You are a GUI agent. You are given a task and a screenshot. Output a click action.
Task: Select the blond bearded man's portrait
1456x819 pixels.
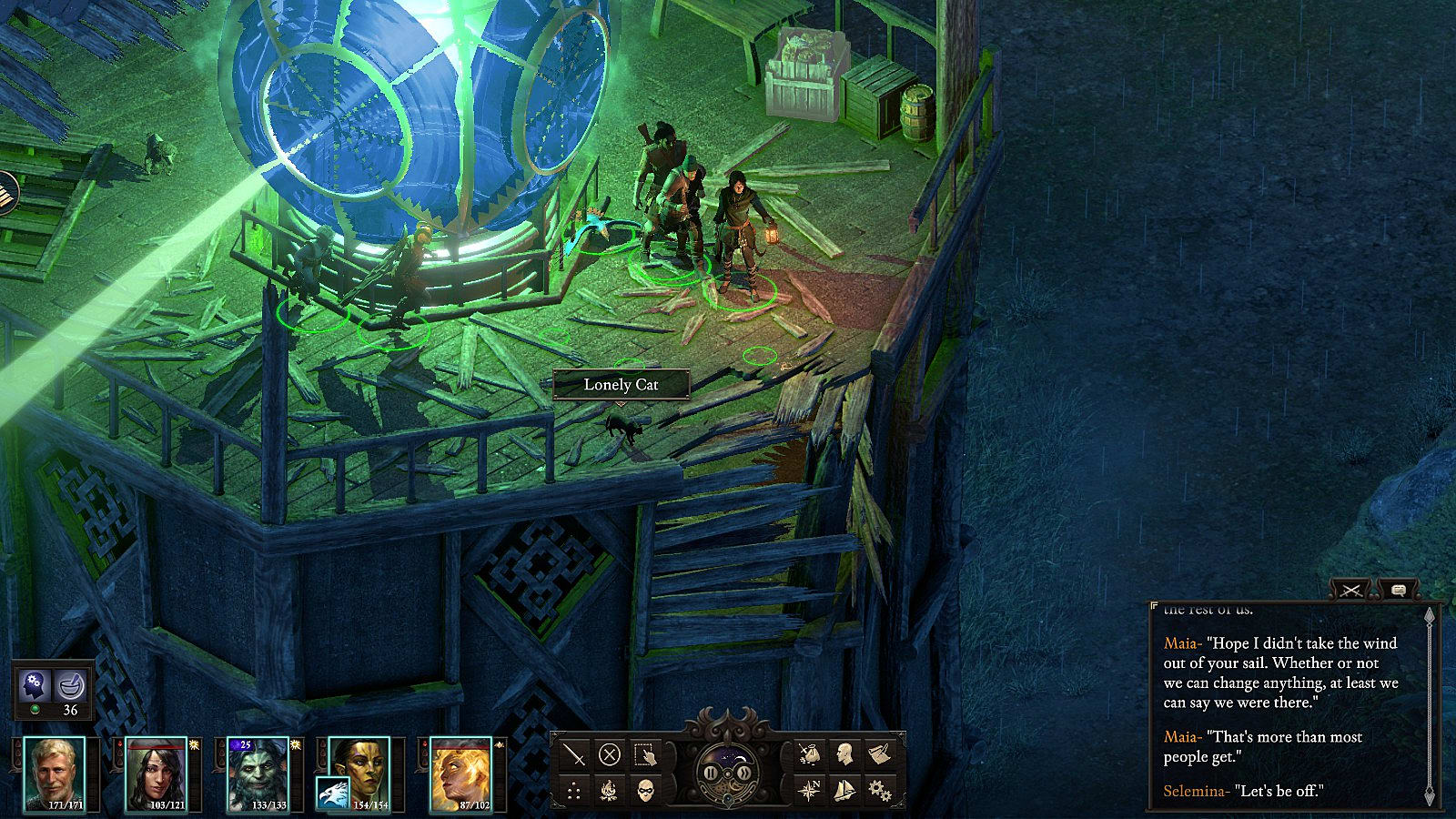point(55,773)
